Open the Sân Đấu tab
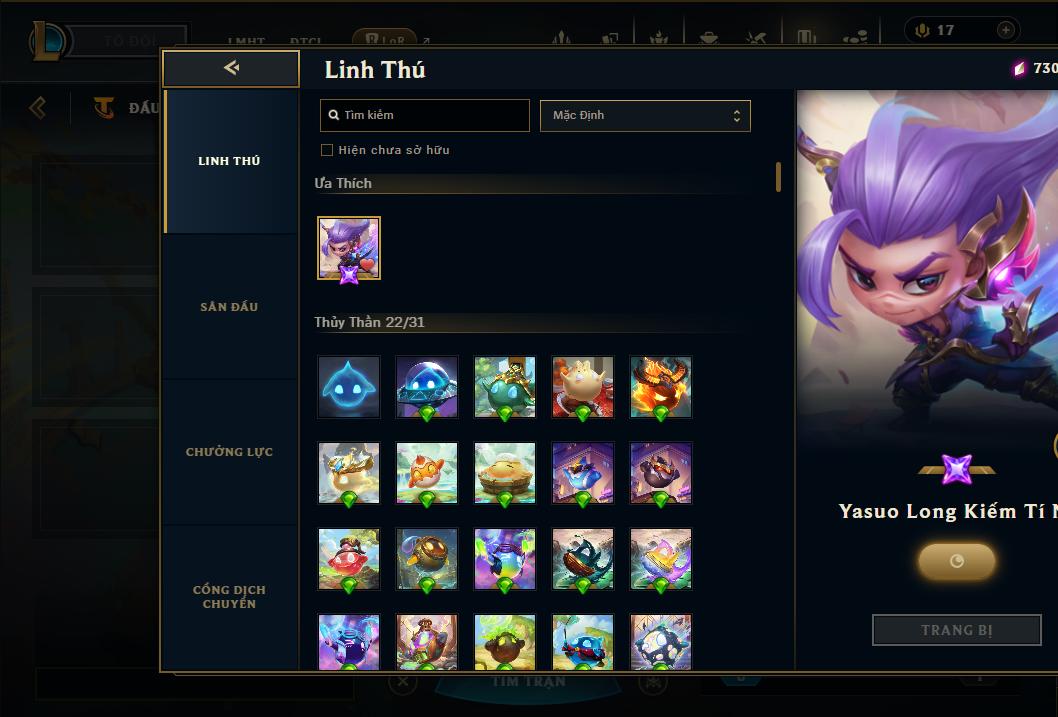Image resolution: width=1058 pixels, height=717 pixels. pos(229,307)
